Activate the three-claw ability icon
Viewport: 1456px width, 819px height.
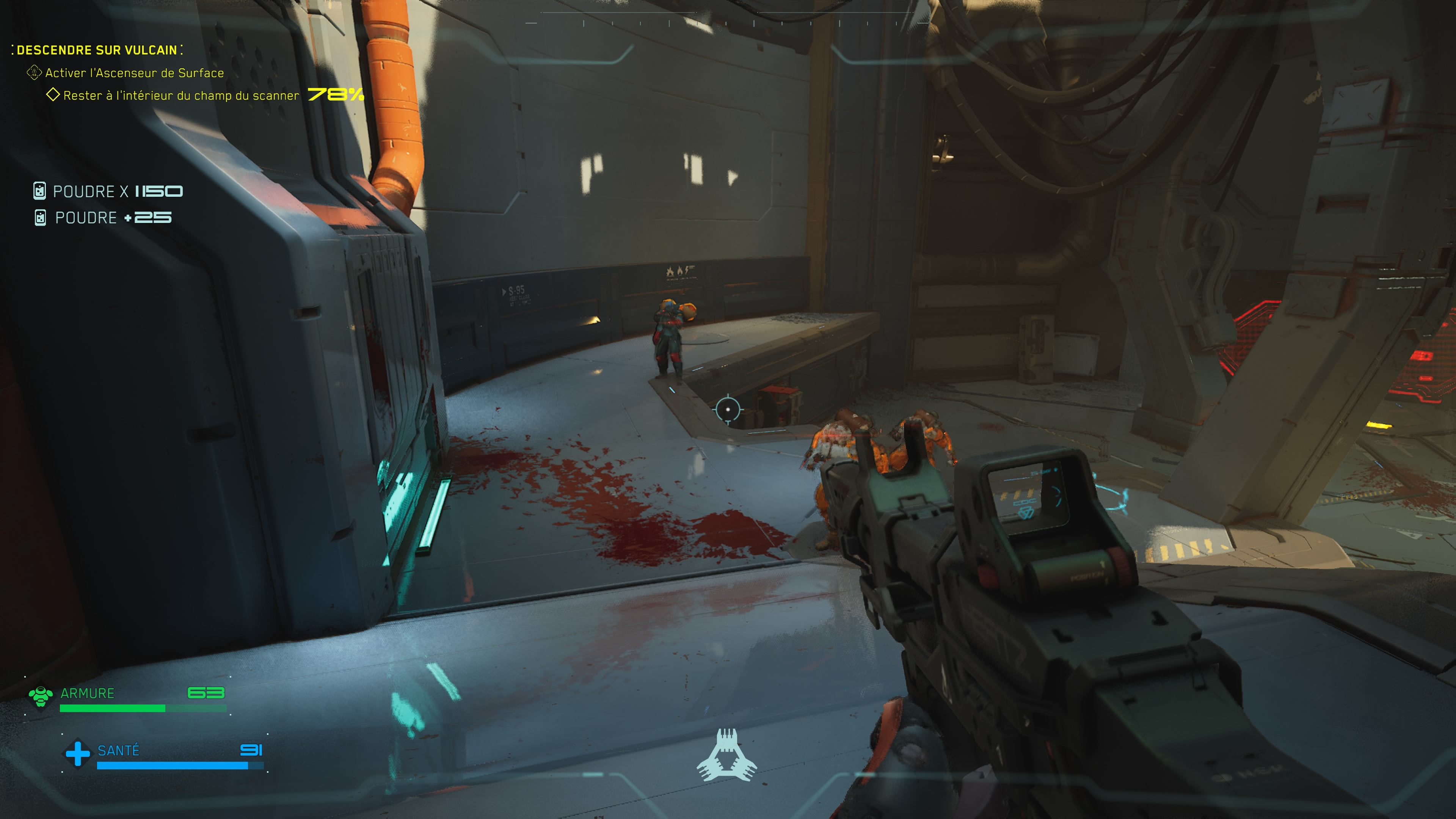tap(727, 756)
